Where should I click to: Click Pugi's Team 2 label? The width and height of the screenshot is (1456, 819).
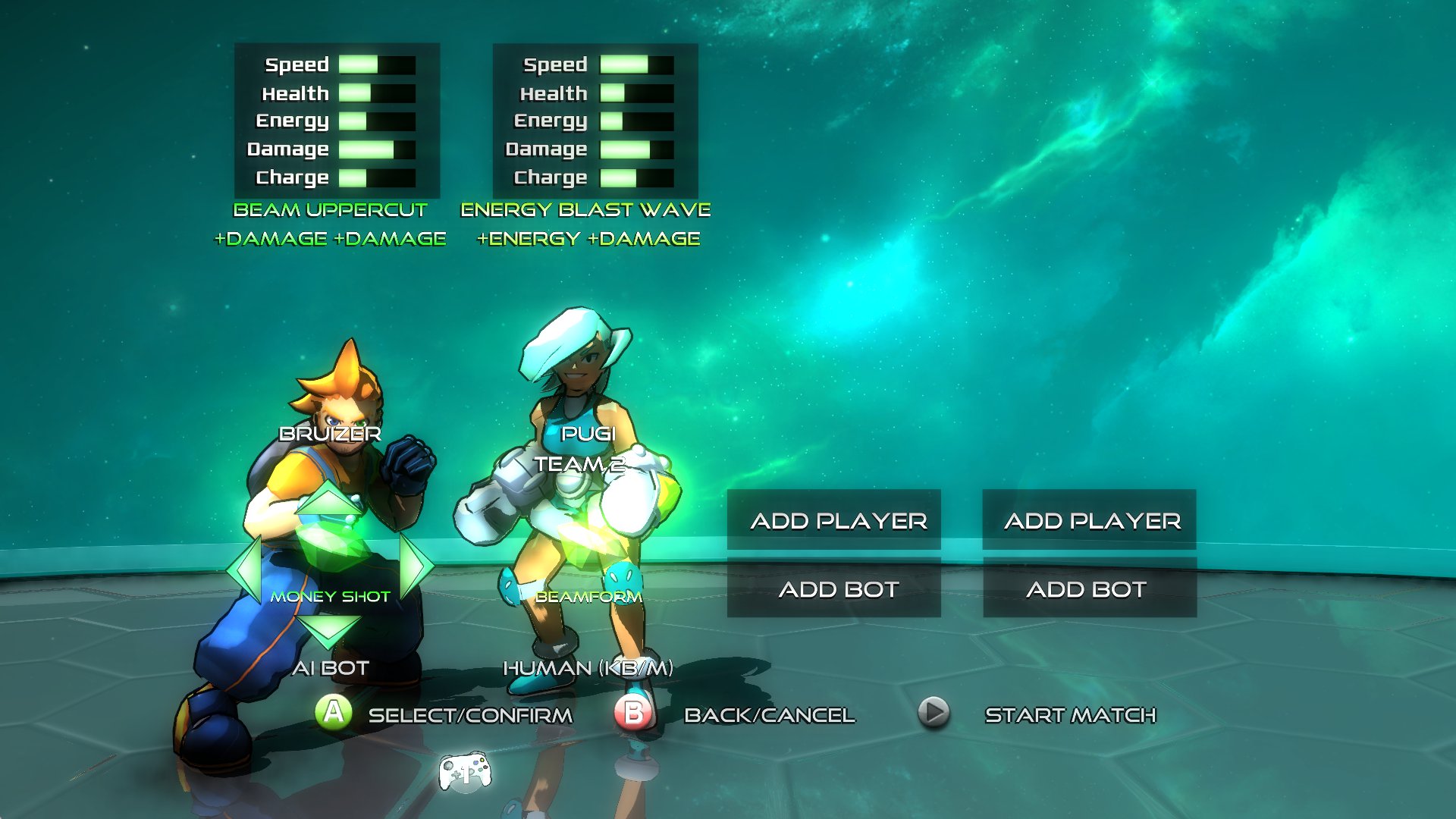point(580,464)
